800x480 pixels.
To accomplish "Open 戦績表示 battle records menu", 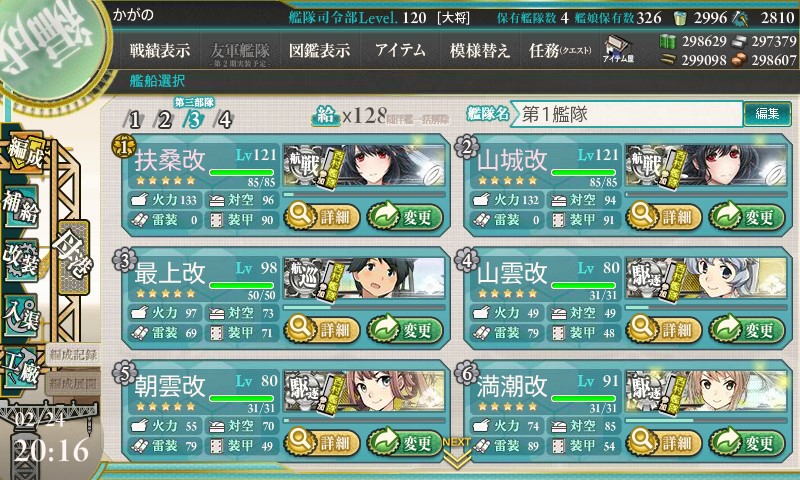I will (160, 50).
